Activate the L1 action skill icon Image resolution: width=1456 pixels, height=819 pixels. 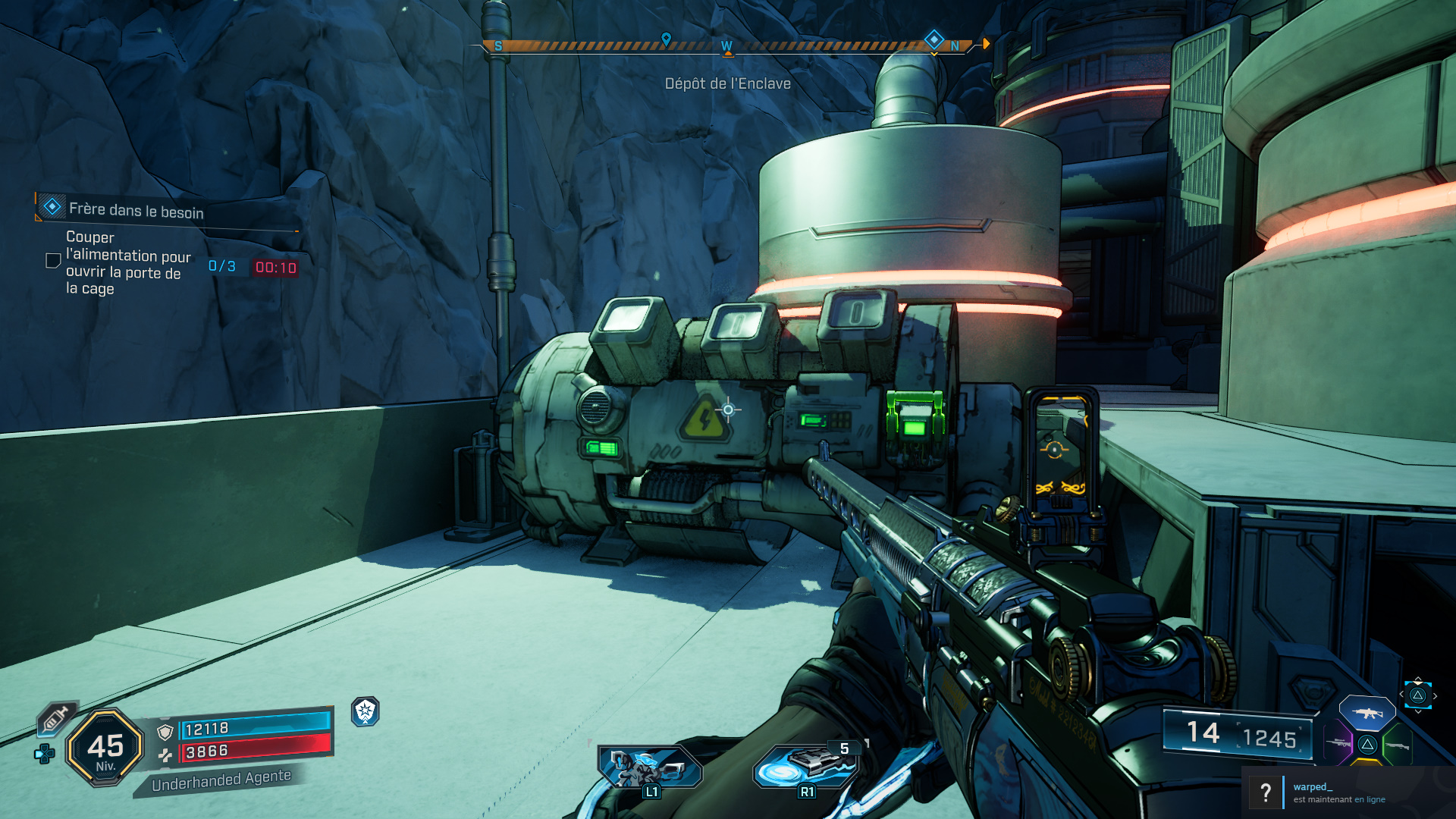(x=649, y=767)
